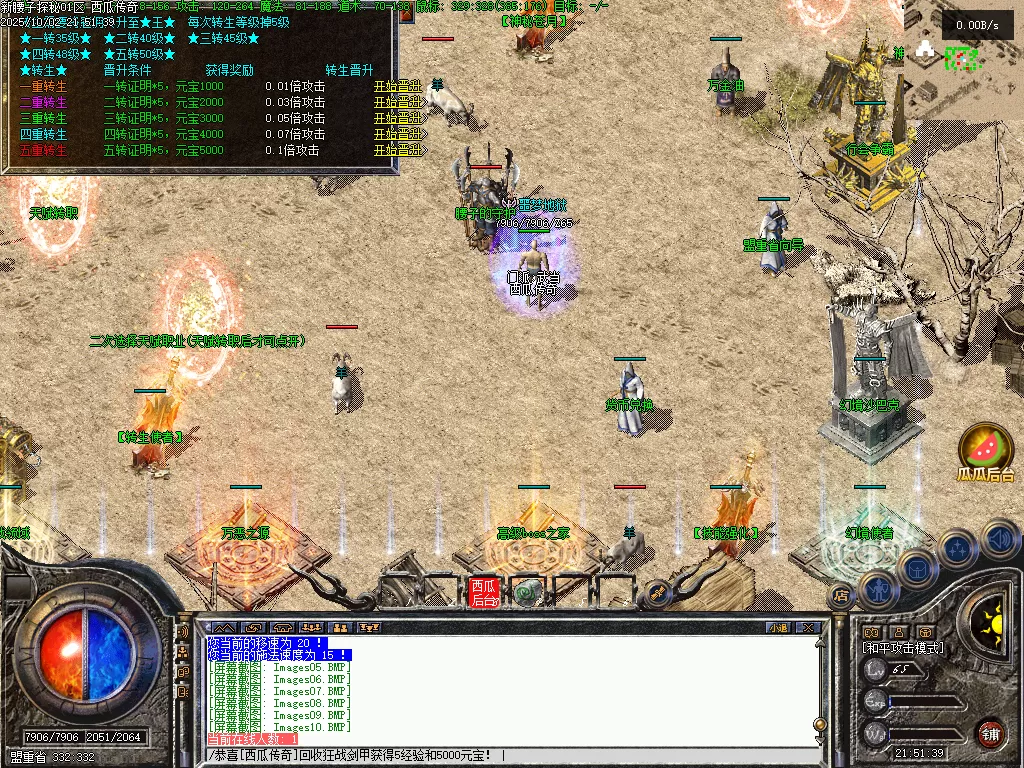Close the chat panel with the X button
This screenshot has width=1024, height=768.
[x=808, y=628]
